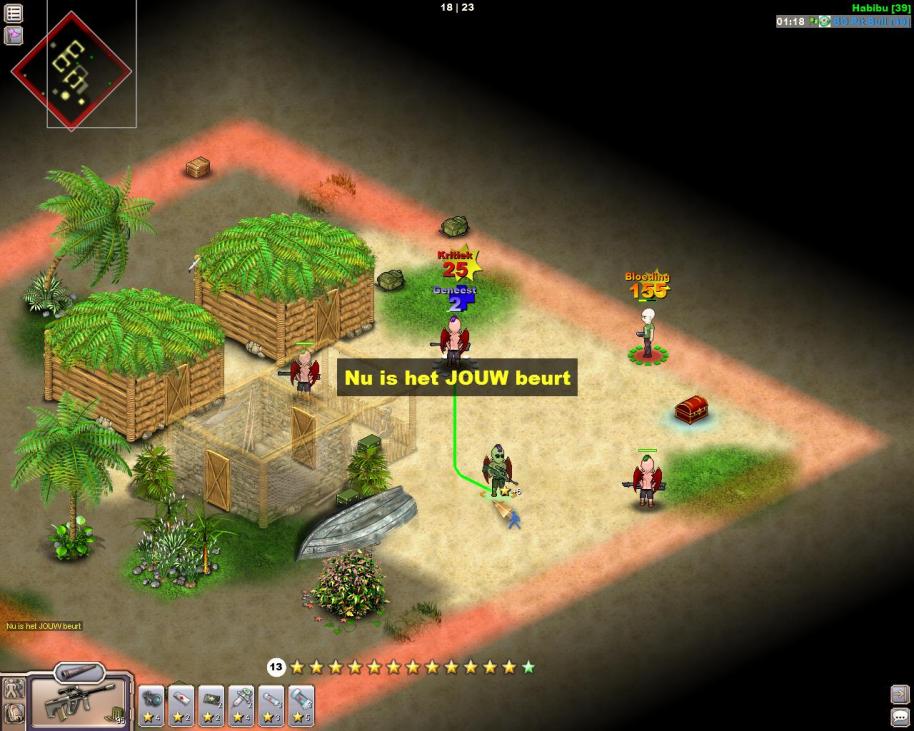Use the syringe item costing 4 stars
The image size is (914, 731).
tap(241, 701)
